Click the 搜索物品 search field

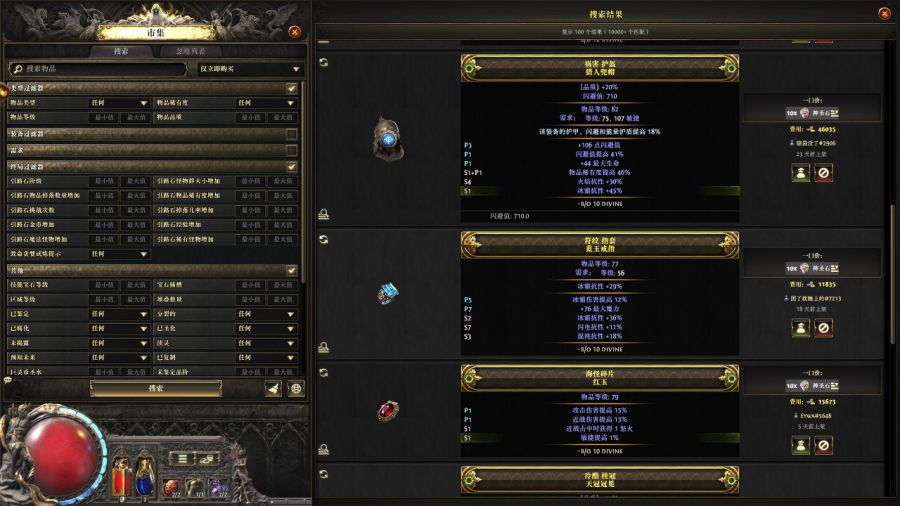coord(97,69)
